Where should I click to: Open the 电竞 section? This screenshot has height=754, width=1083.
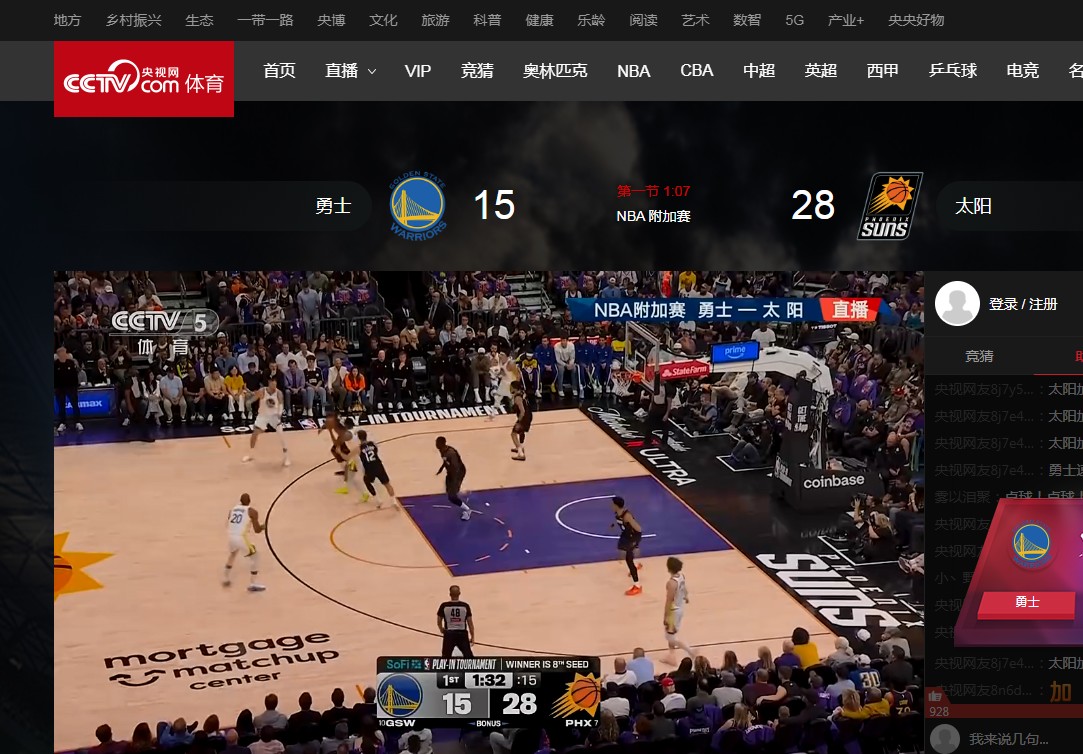coord(1023,71)
